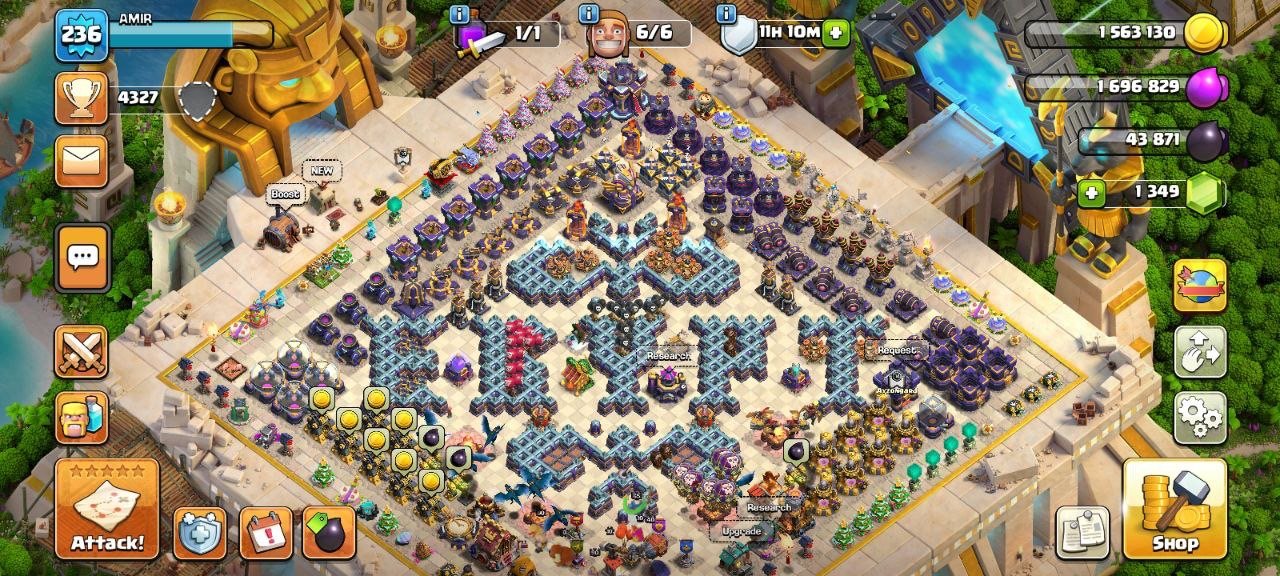Extend shield with the green plus button
The width and height of the screenshot is (1280, 576).
[836, 33]
